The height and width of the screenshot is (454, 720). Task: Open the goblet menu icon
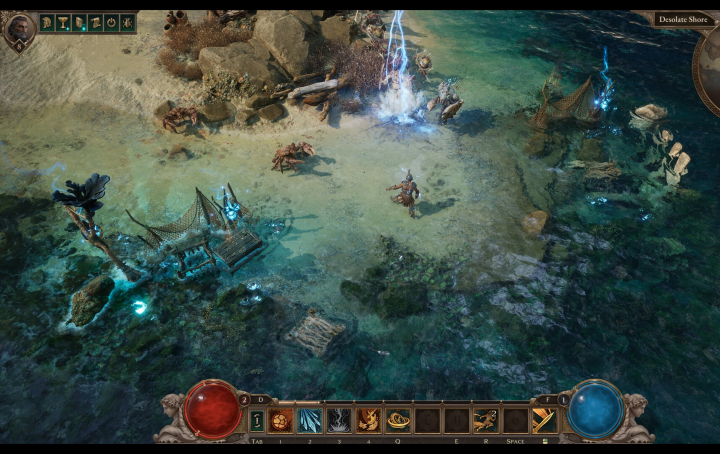click(63, 22)
